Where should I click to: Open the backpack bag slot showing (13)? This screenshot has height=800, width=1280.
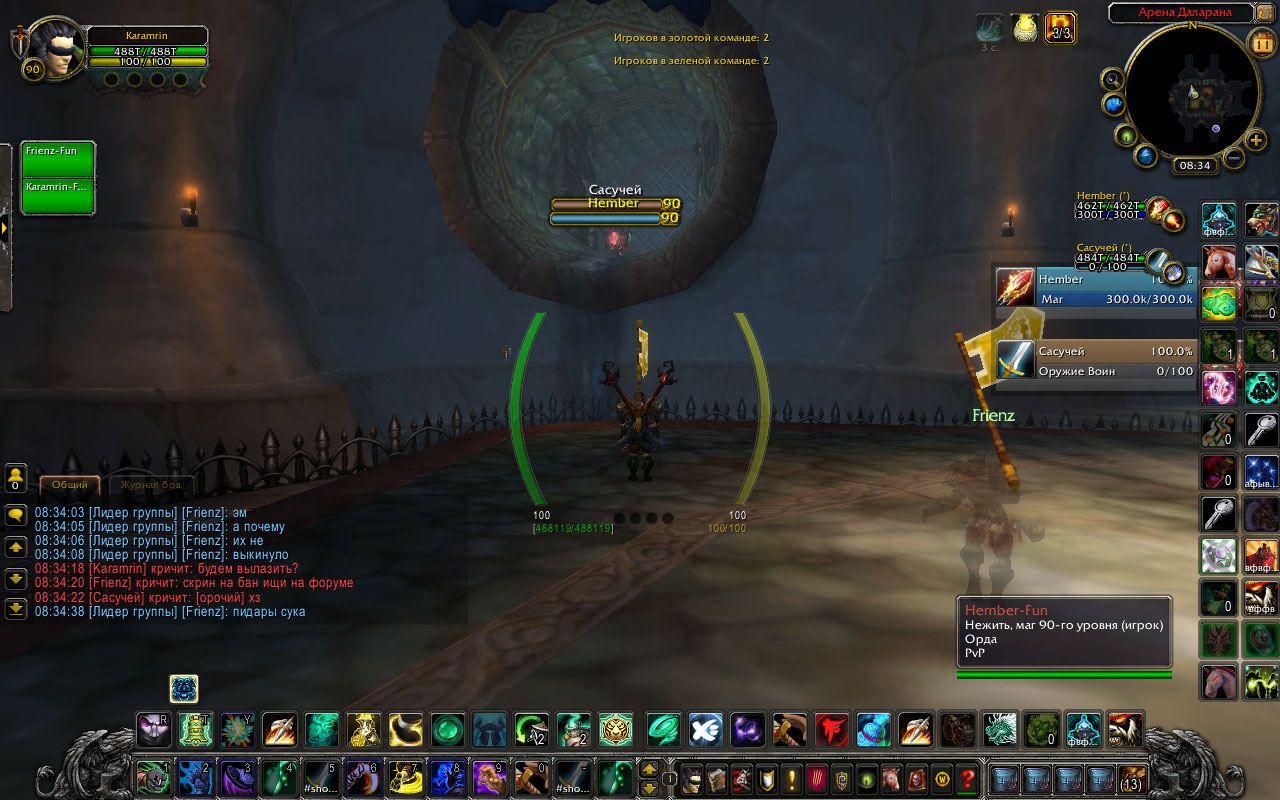point(1131,778)
